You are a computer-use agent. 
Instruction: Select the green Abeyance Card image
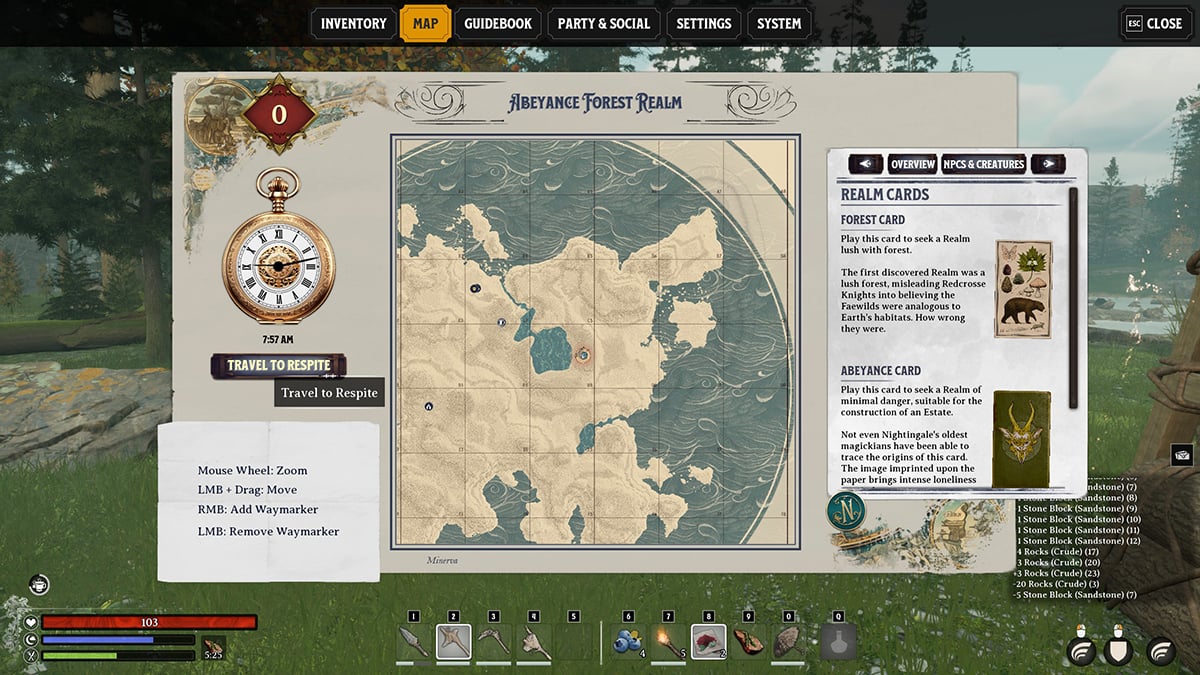pyautogui.click(x=1021, y=437)
